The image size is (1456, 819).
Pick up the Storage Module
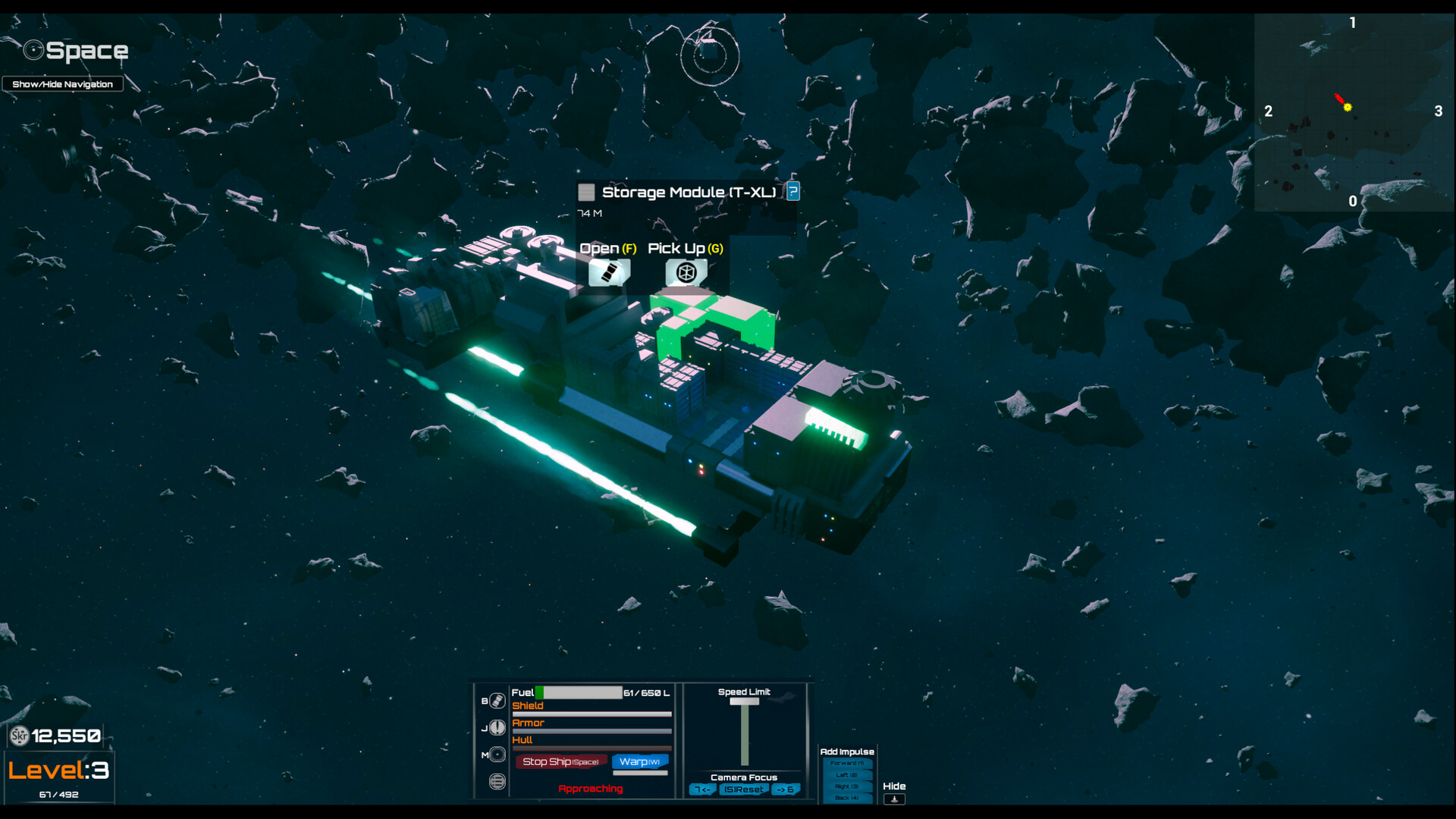point(686,272)
